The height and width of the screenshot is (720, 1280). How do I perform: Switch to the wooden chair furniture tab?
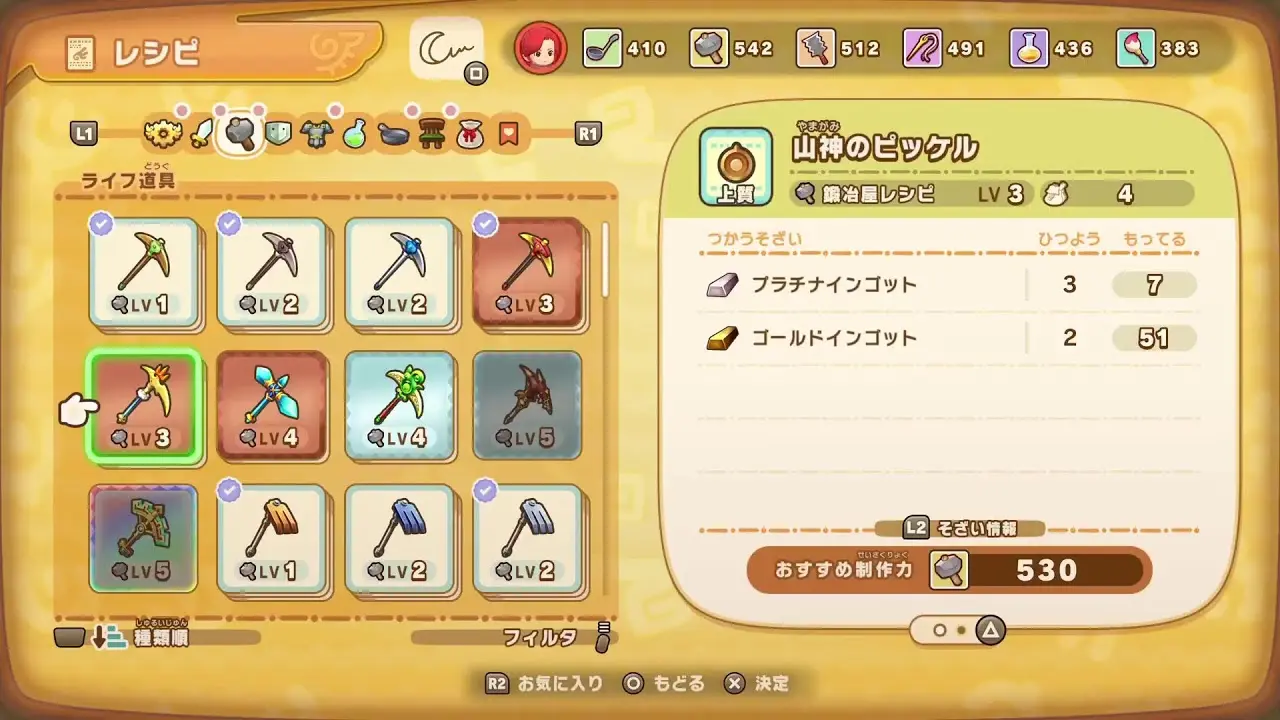432,133
